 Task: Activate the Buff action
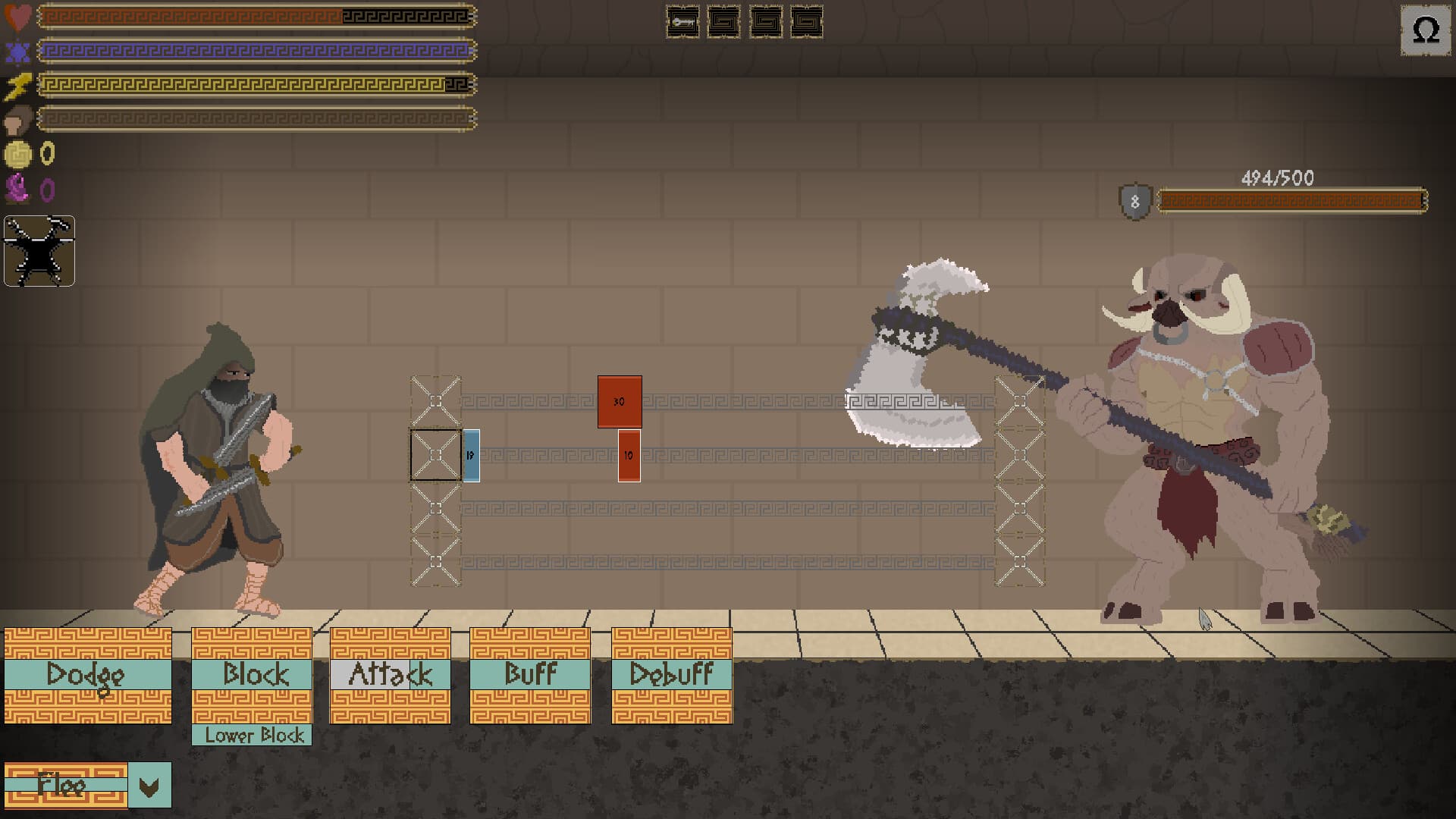pos(530,673)
